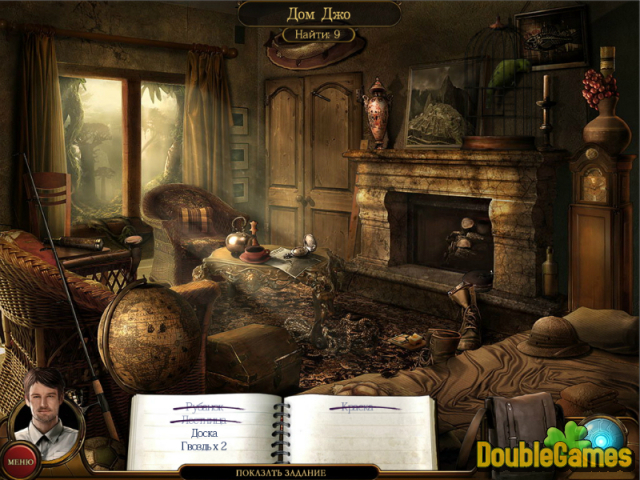Open the brown satchel inventory bag
Image resolution: width=640 pixels, height=480 pixels.
(x=520, y=427)
